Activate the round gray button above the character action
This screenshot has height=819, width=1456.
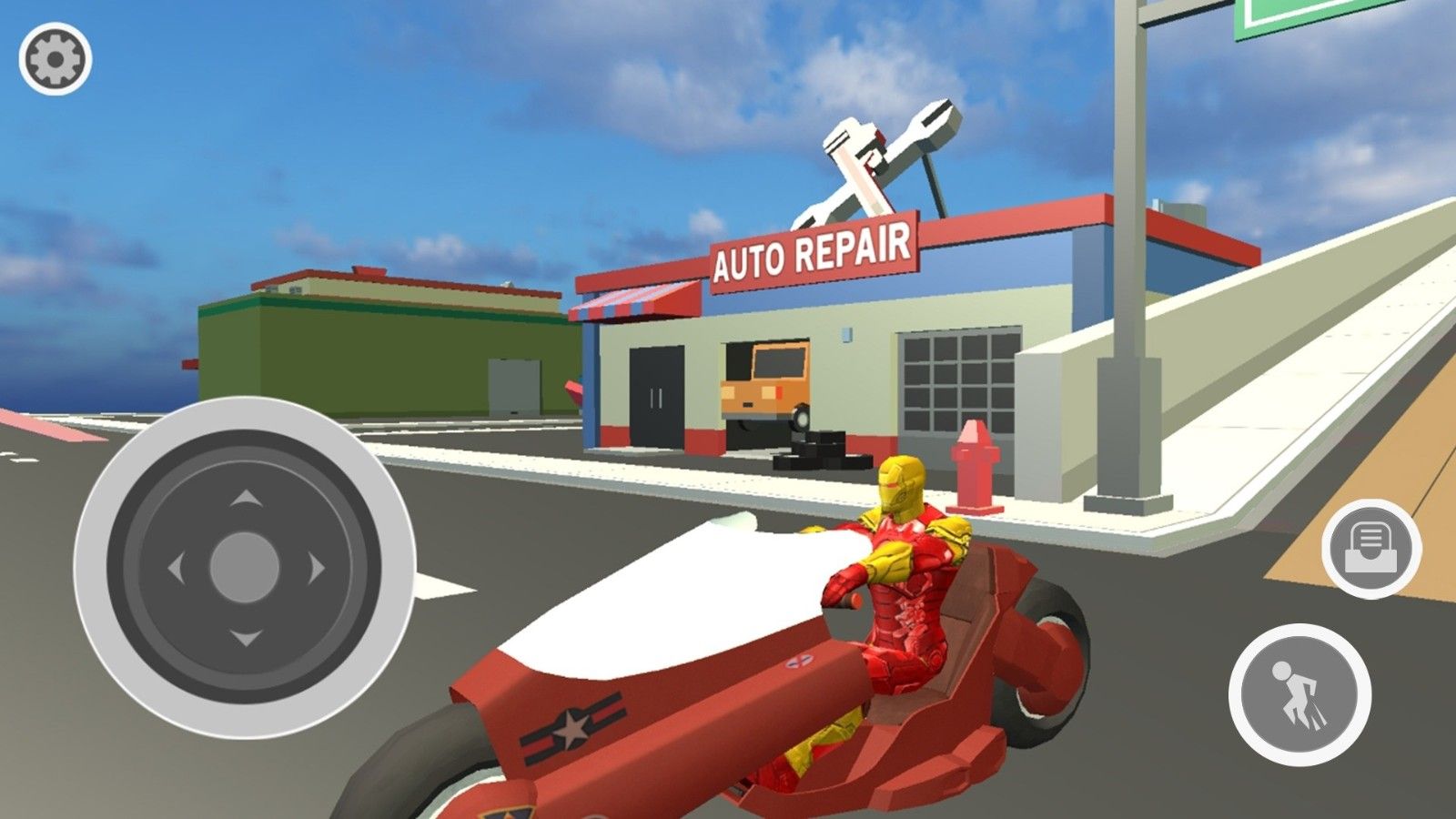click(1370, 549)
